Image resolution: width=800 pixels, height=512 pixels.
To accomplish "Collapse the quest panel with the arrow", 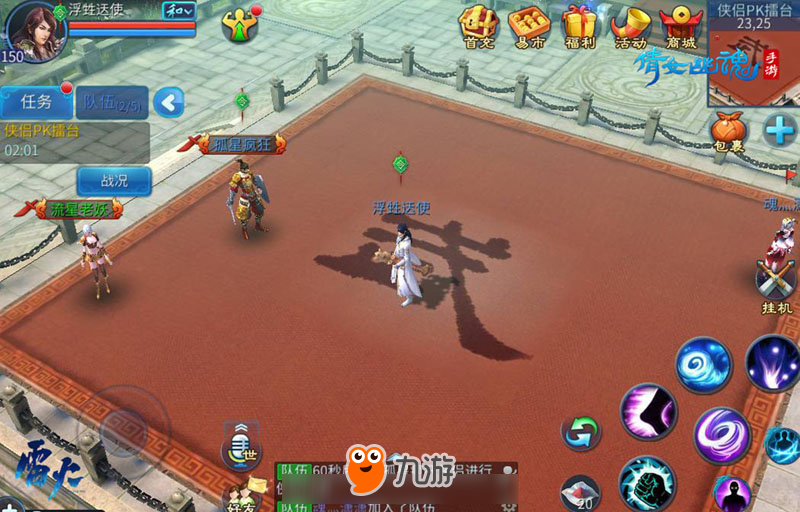I will tap(169, 101).
